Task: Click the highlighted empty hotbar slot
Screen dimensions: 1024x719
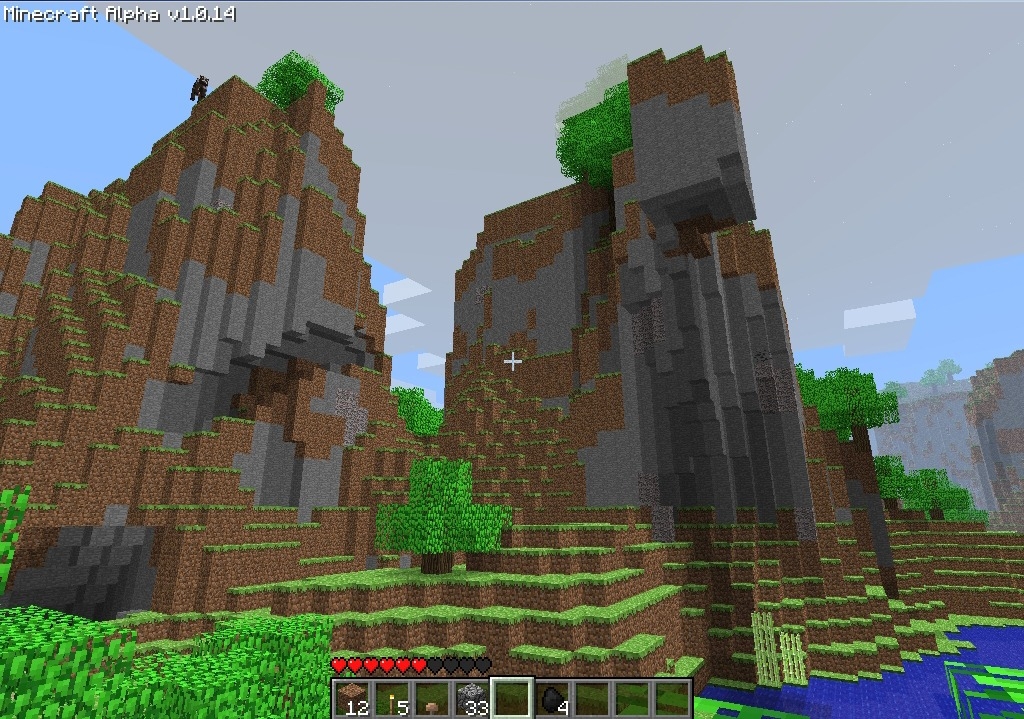Action: 512,699
